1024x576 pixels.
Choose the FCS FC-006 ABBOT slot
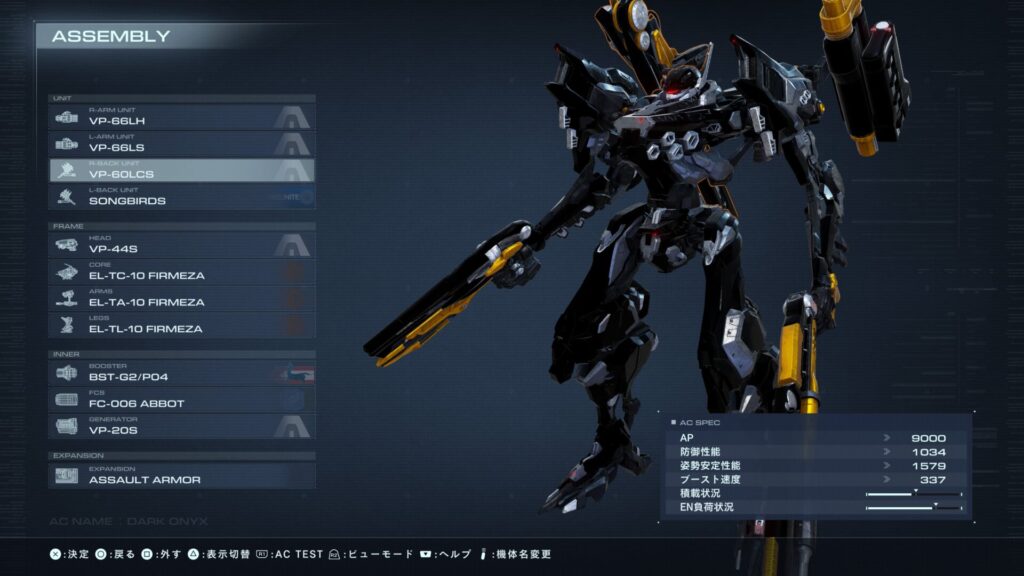pyautogui.click(x=182, y=400)
